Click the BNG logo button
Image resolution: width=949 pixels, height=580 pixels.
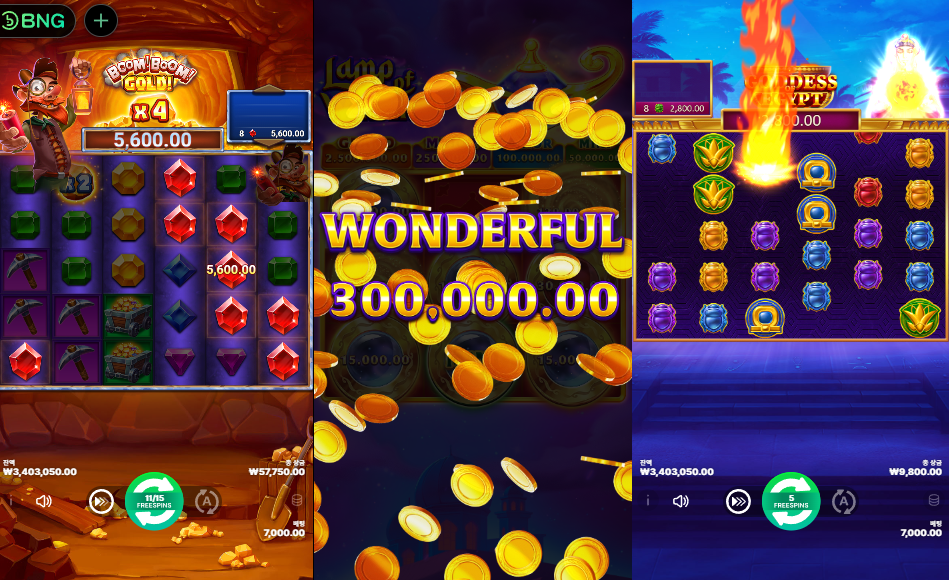(37, 20)
